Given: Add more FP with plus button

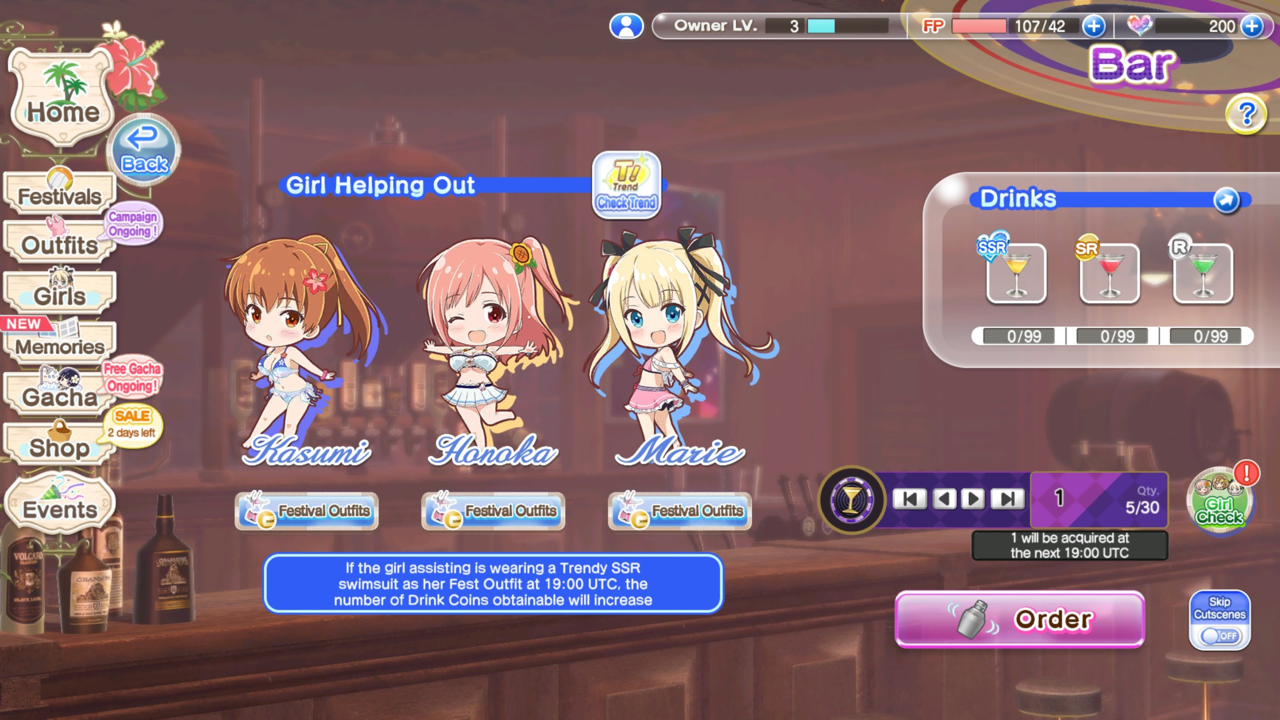Looking at the screenshot, I should 1093,26.
